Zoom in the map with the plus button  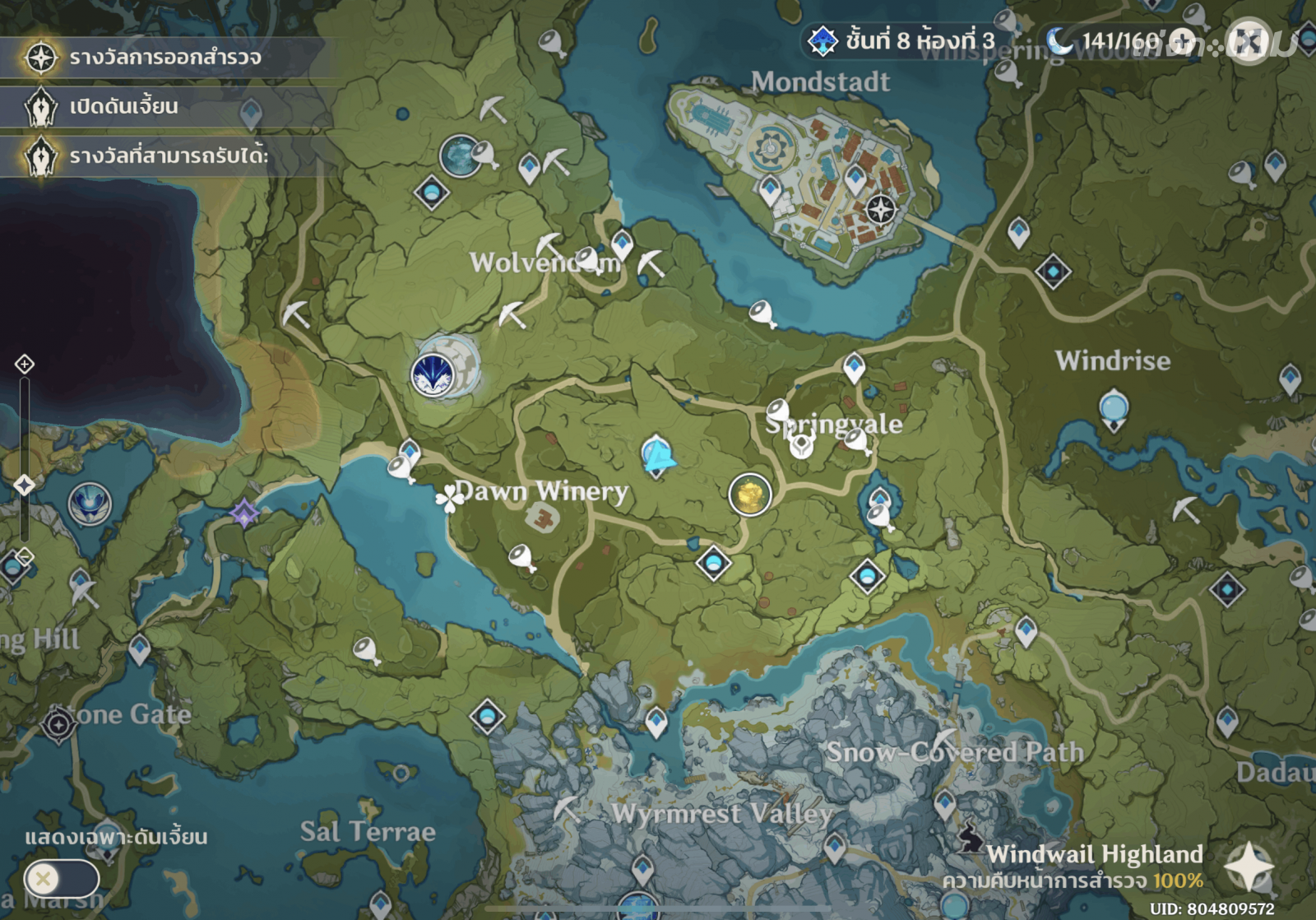point(25,364)
